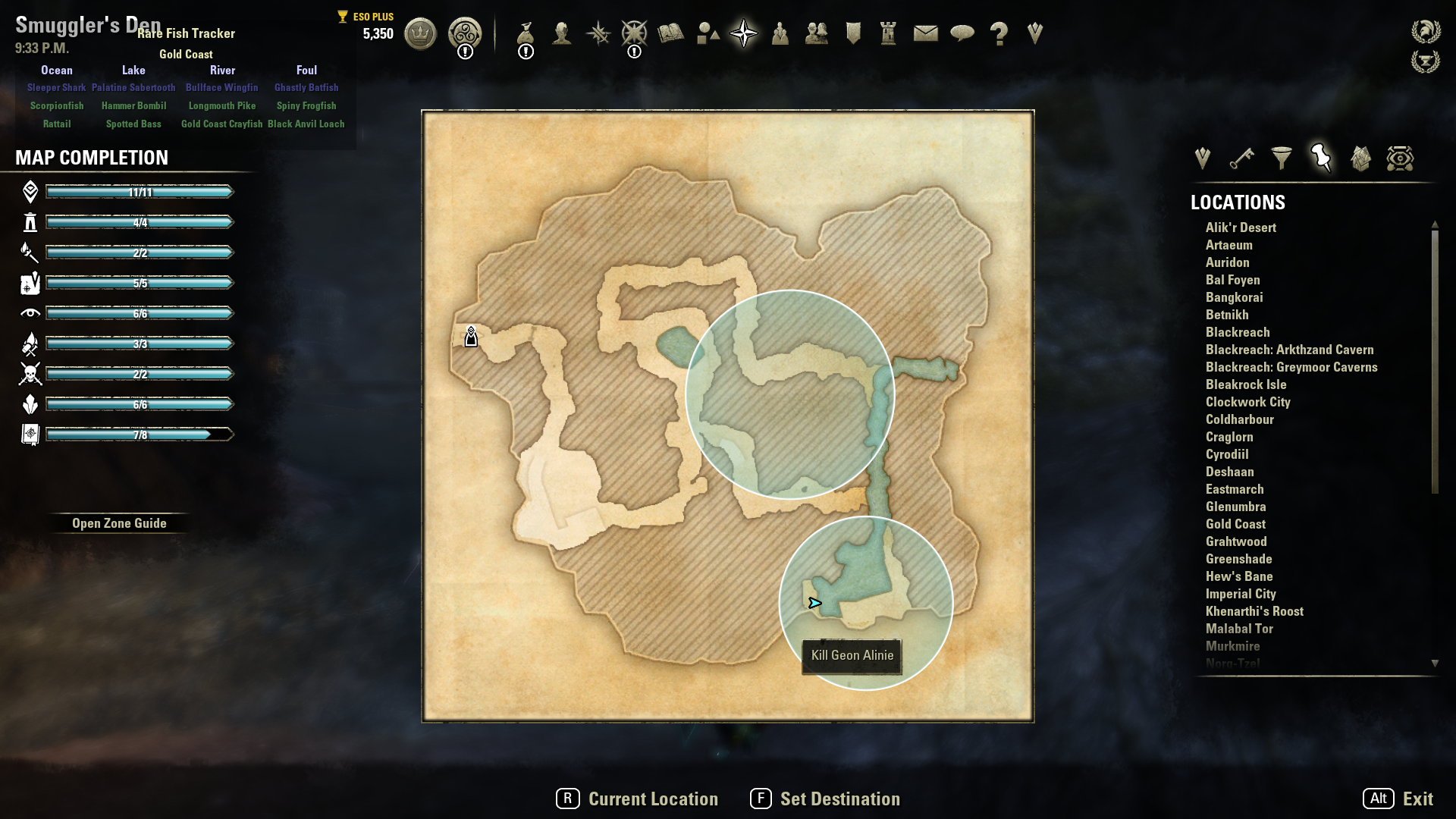Open the inventory bag icon

pyautogui.click(x=526, y=33)
